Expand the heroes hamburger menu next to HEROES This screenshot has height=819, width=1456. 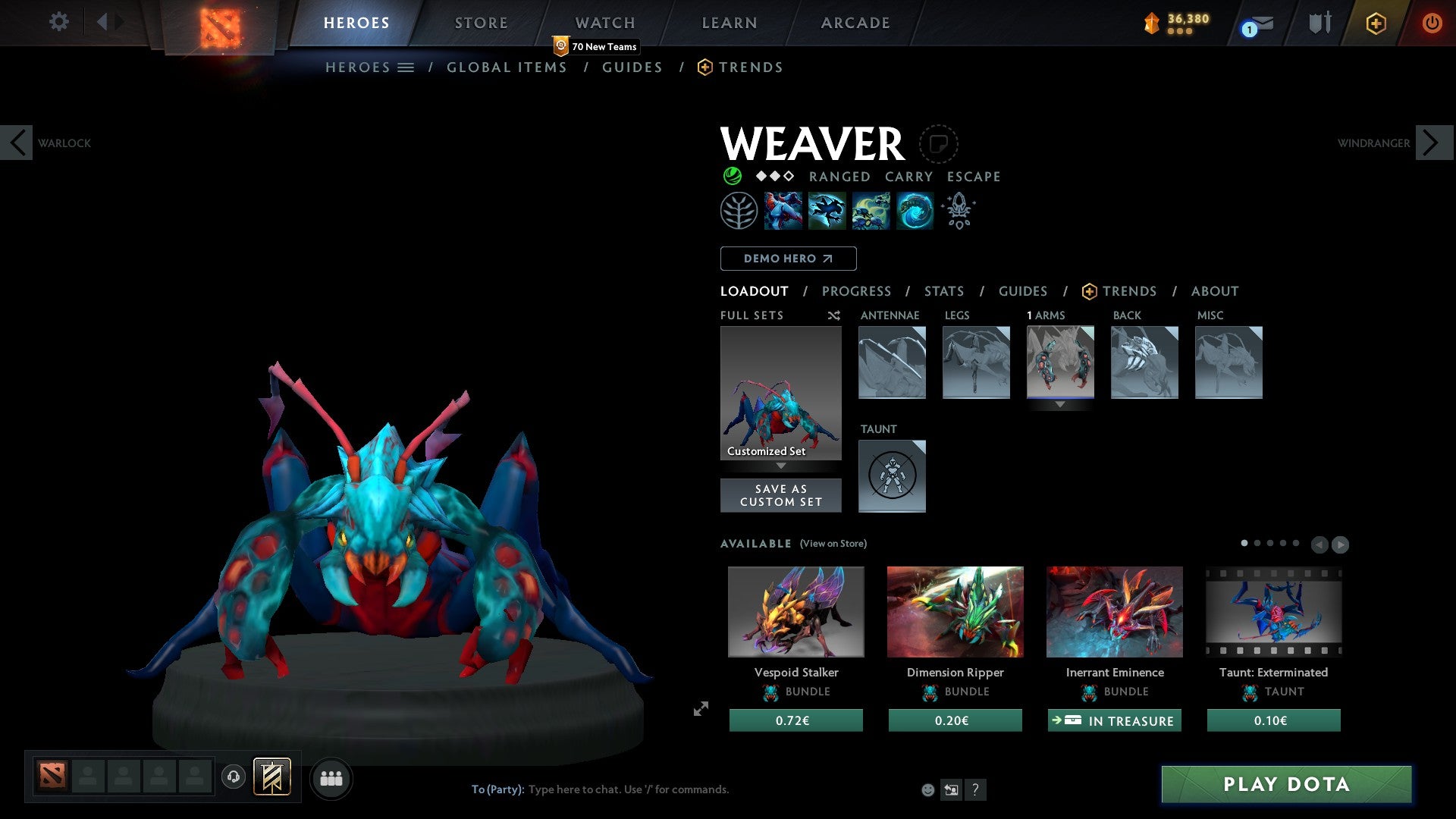coord(407,67)
